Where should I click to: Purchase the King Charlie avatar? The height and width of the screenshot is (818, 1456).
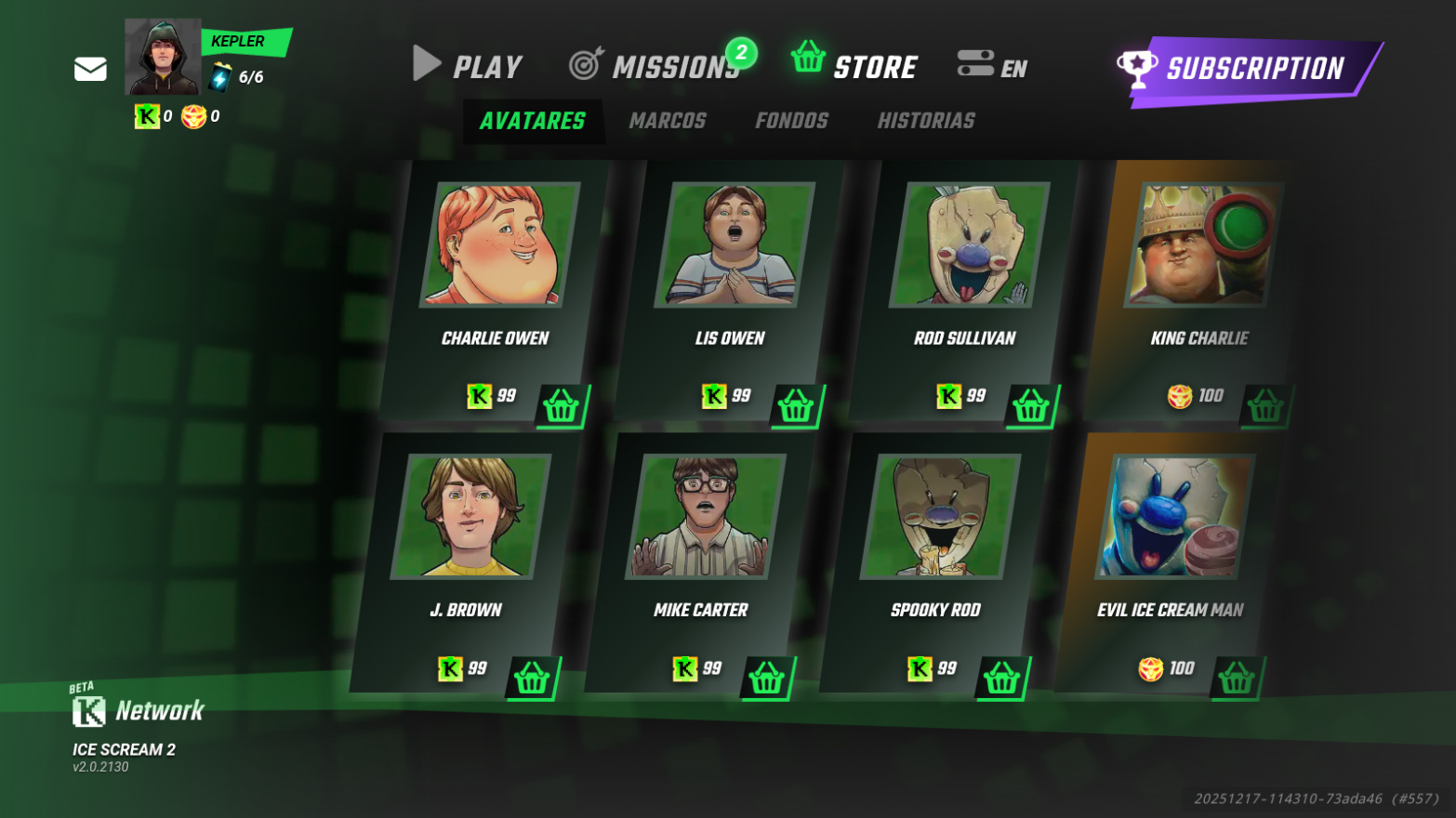tap(1264, 406)
